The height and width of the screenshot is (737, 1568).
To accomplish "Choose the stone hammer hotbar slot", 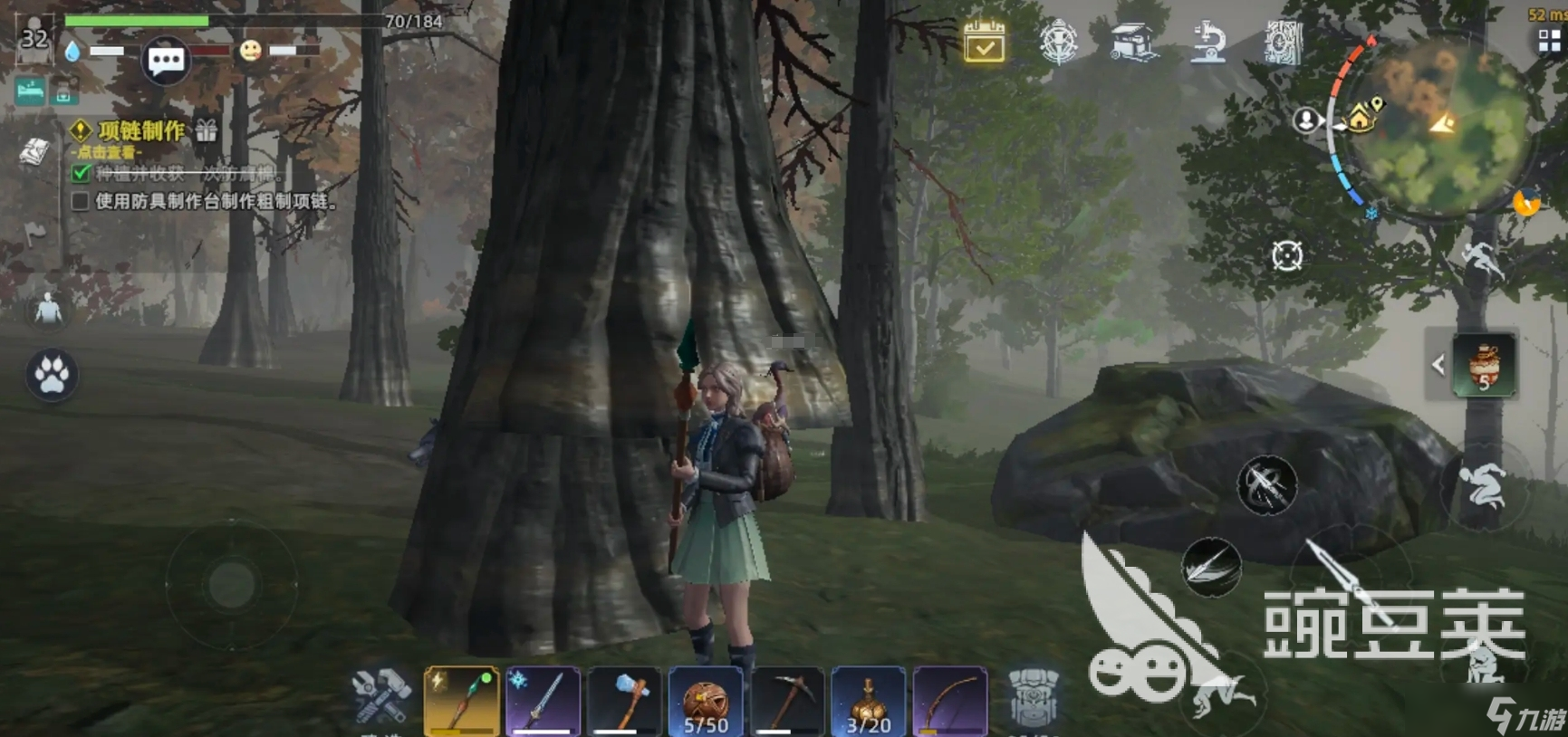I will coord(624,701).
